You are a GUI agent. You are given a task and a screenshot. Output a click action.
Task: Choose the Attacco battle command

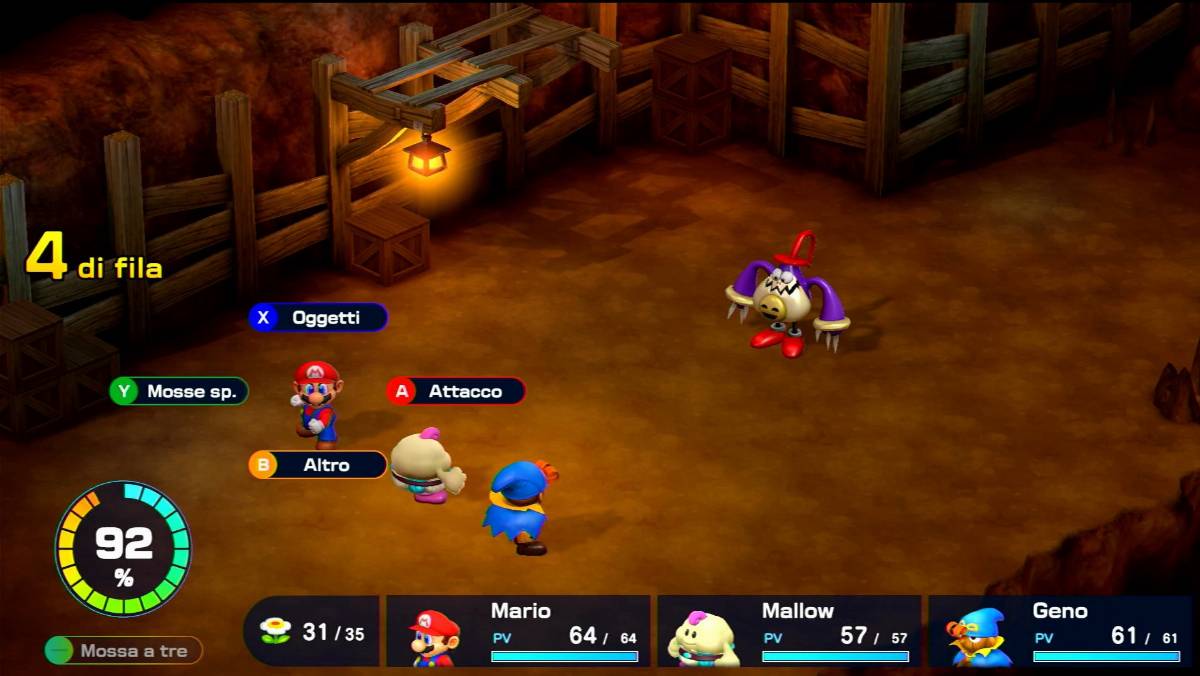pos(456,391)
